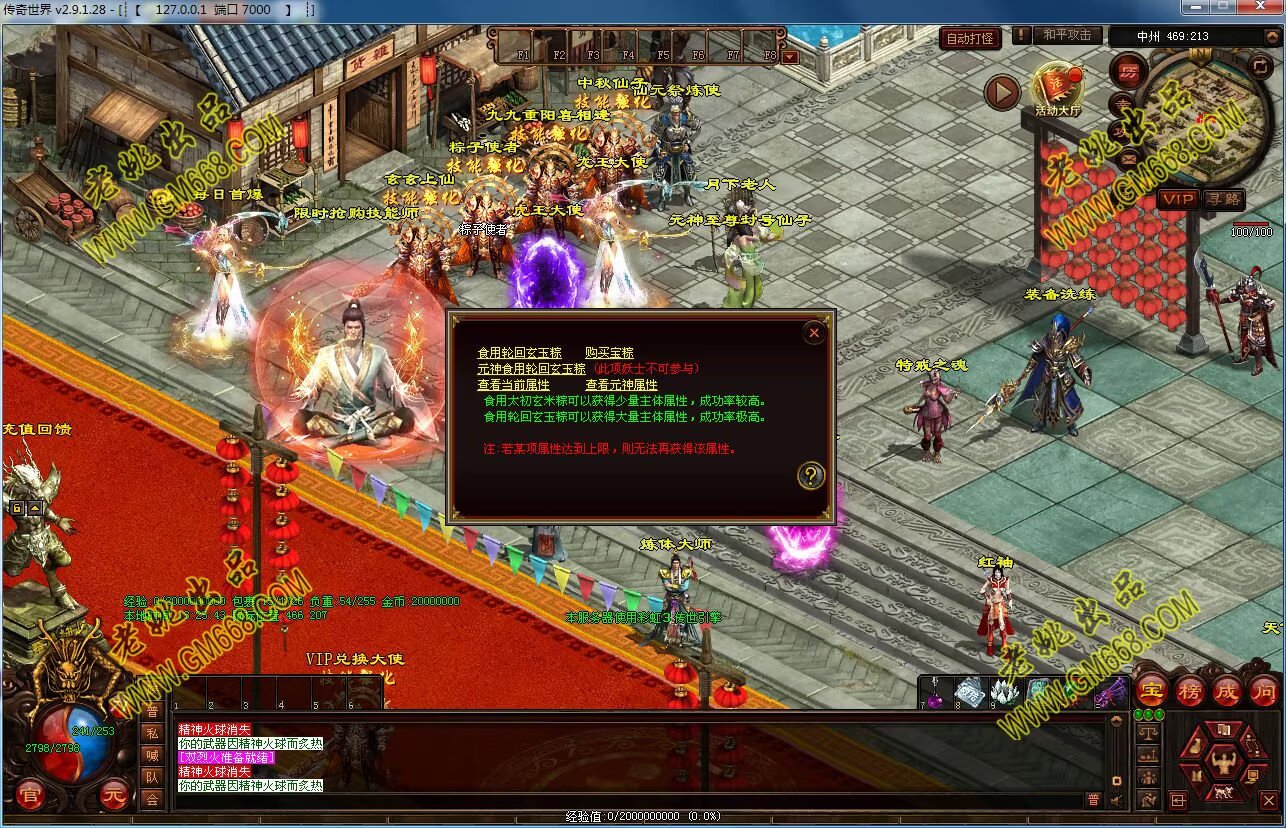
Task: Close the NPC dialogue window
Action: 814,334
